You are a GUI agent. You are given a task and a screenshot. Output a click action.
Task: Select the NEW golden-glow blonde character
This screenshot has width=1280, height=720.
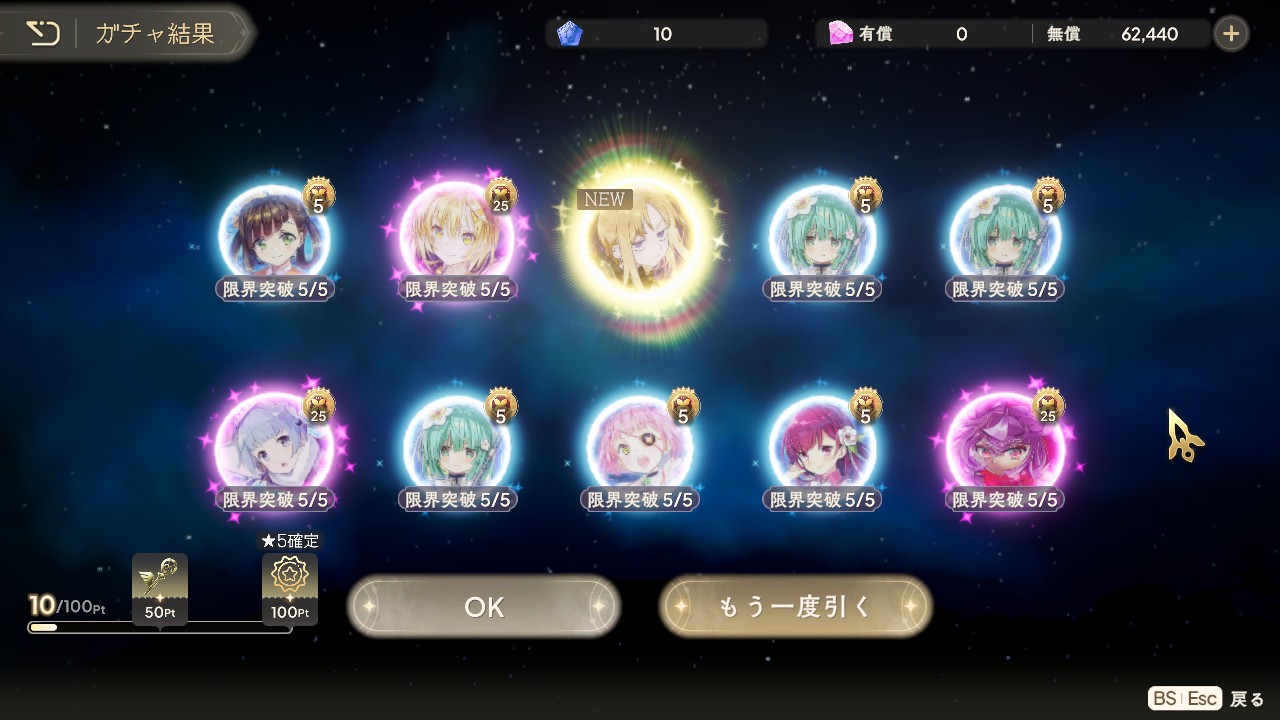click(641, 240)
